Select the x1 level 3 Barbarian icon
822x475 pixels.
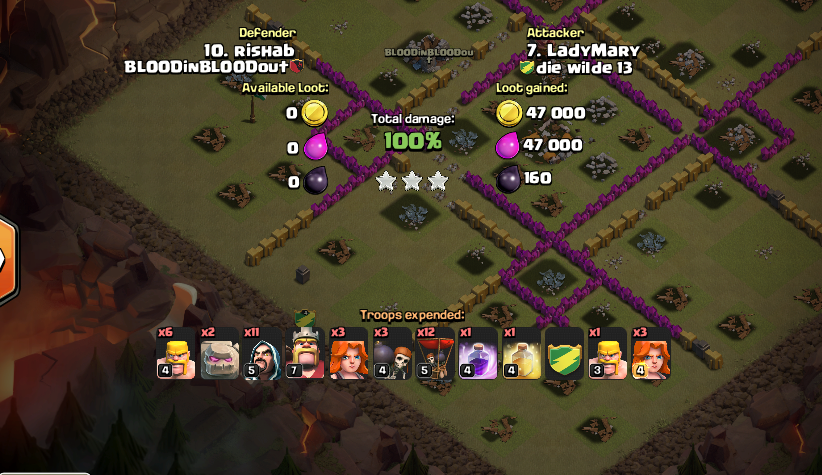click(607, 355)
